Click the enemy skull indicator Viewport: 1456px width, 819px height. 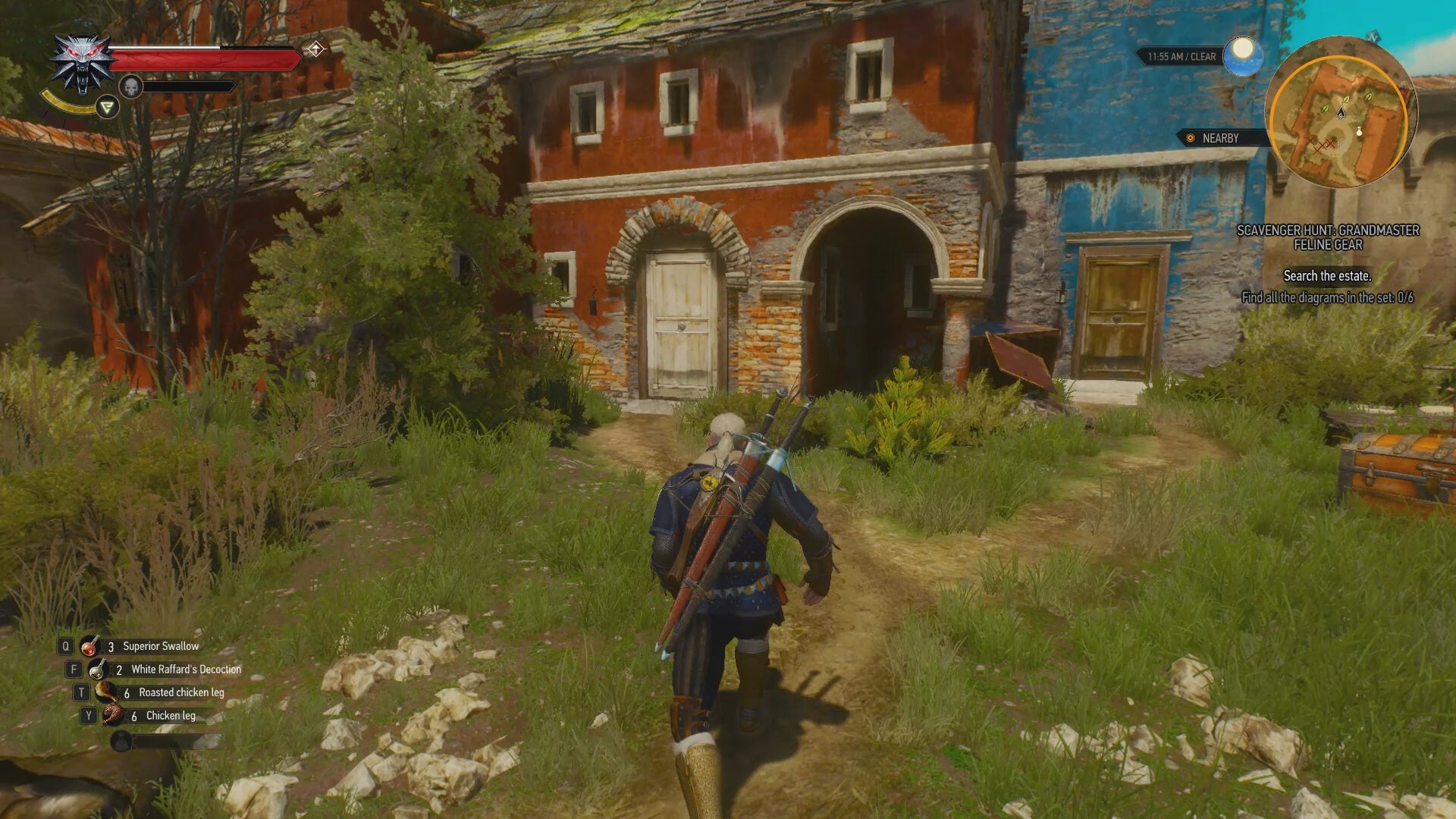coord(130,86)
